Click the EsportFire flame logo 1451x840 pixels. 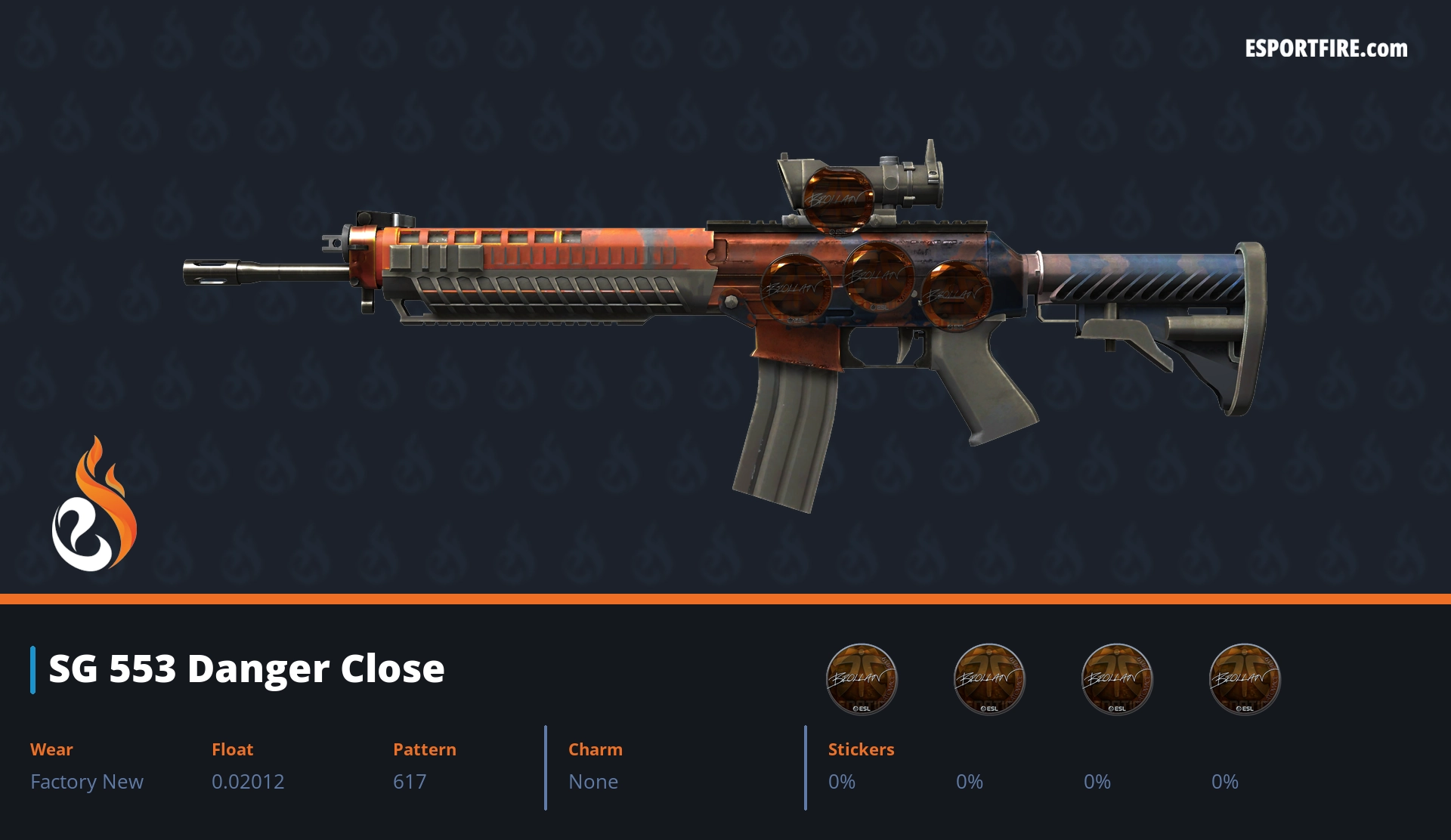tap(94, 505)
